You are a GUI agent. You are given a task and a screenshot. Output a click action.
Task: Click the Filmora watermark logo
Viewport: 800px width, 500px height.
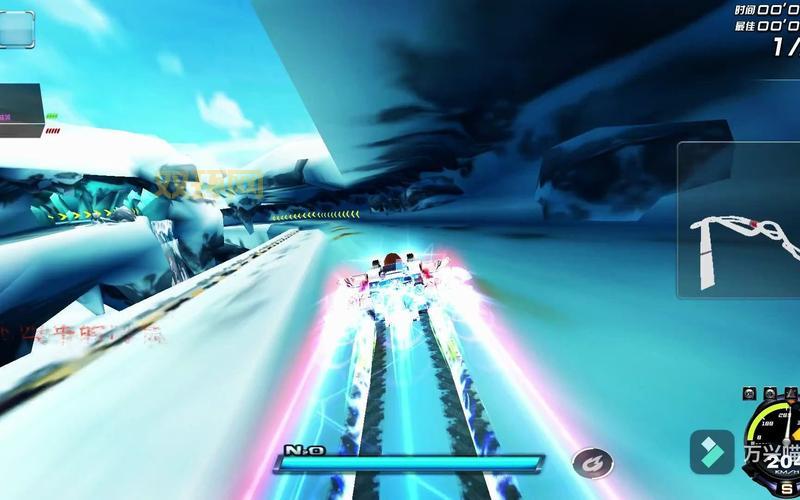coord(712,451)
